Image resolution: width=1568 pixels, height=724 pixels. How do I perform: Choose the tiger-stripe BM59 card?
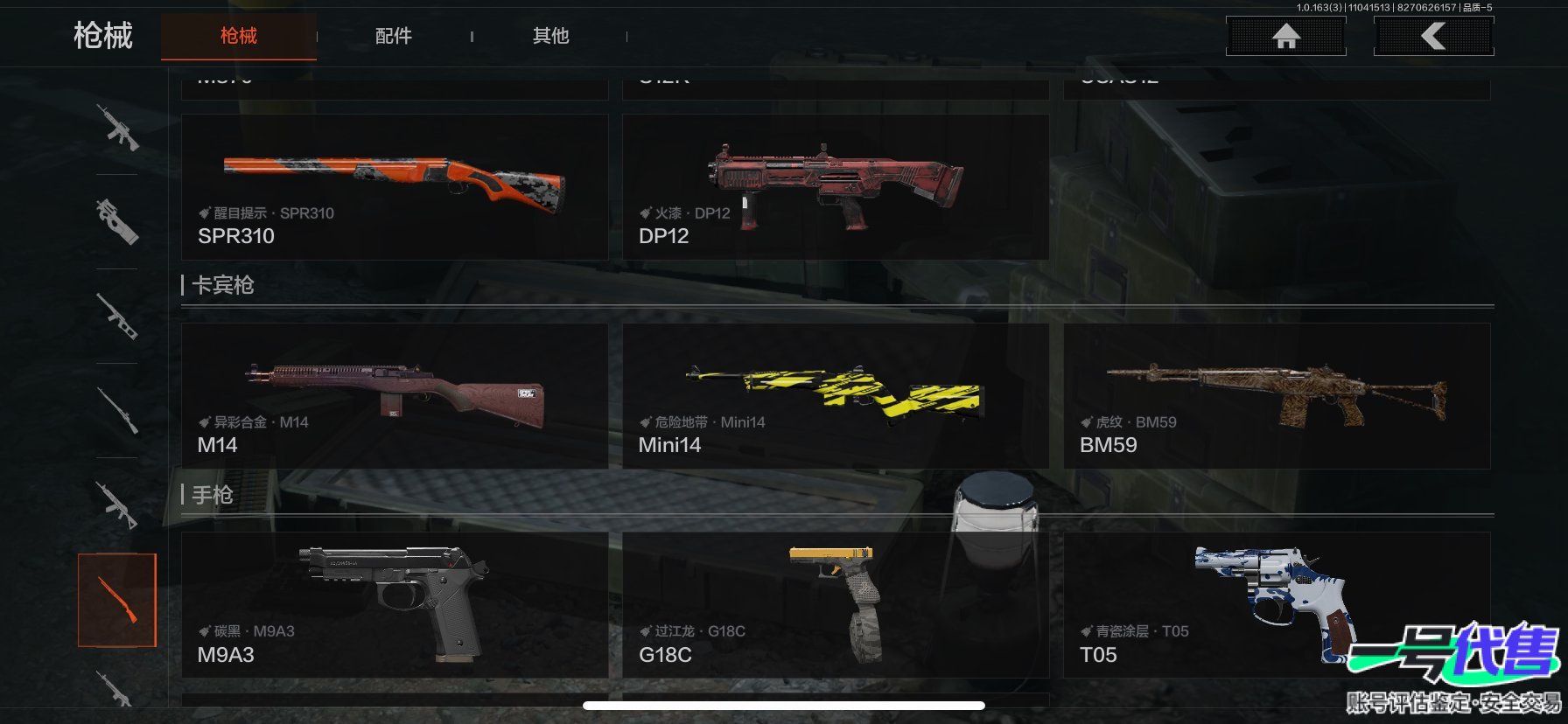click(1277, 395)
